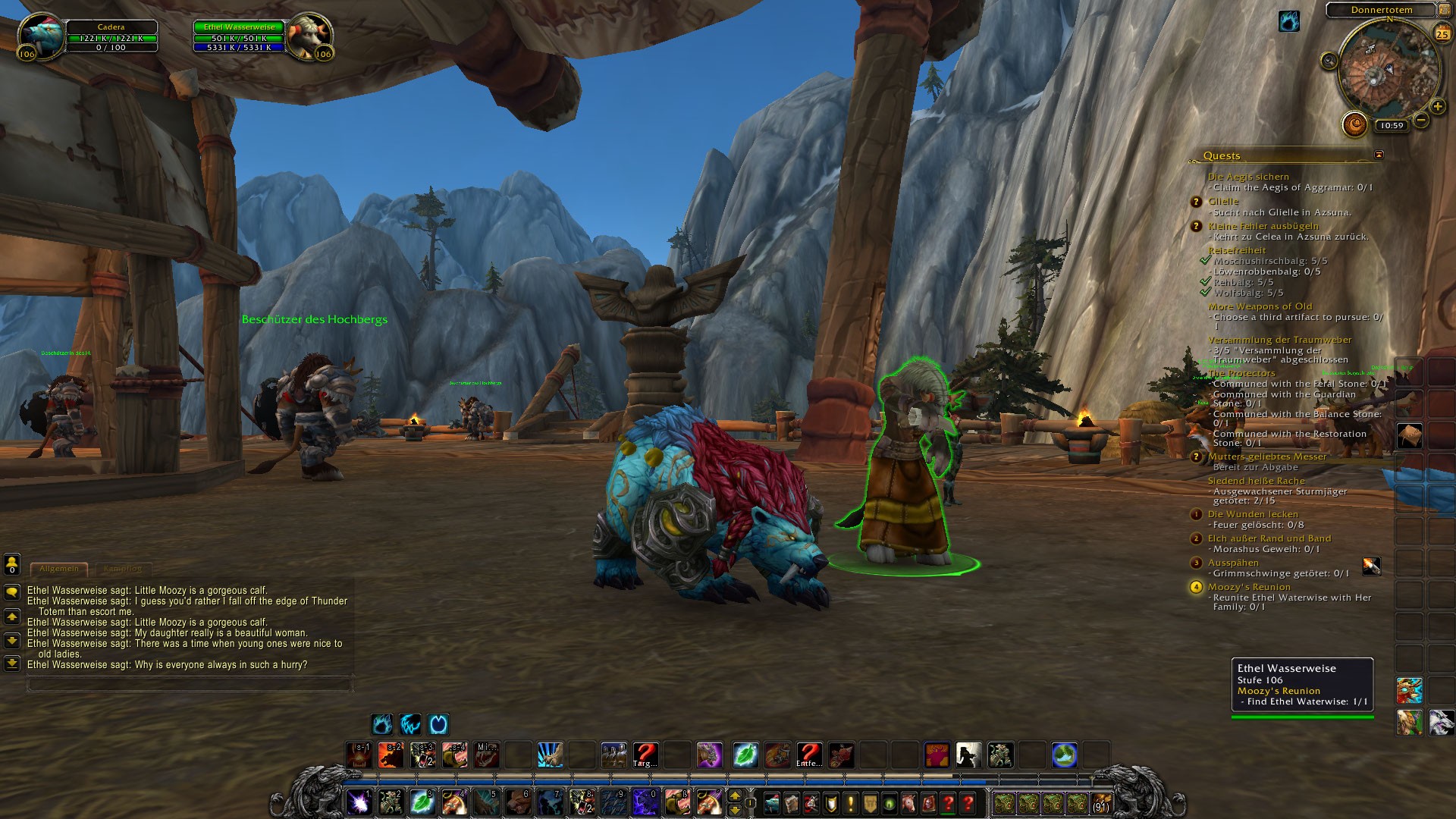Select the Allgemein chat tab
Image resolution: width=1456 pixels, height=819 pixels.
coord(59,568)
